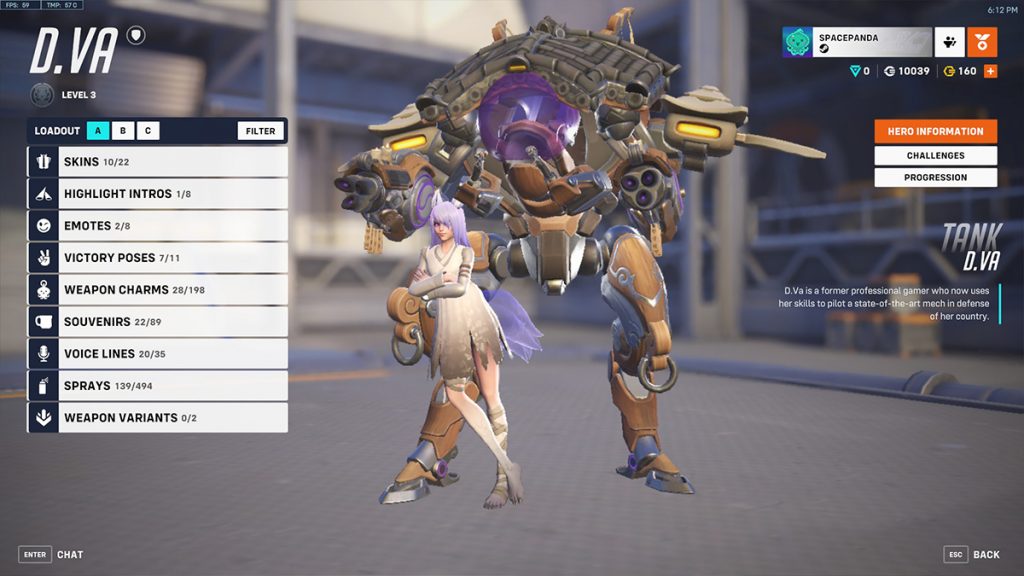Show the Progression section
Viewport: 1024px width, 576px height.
pos(935,178)
